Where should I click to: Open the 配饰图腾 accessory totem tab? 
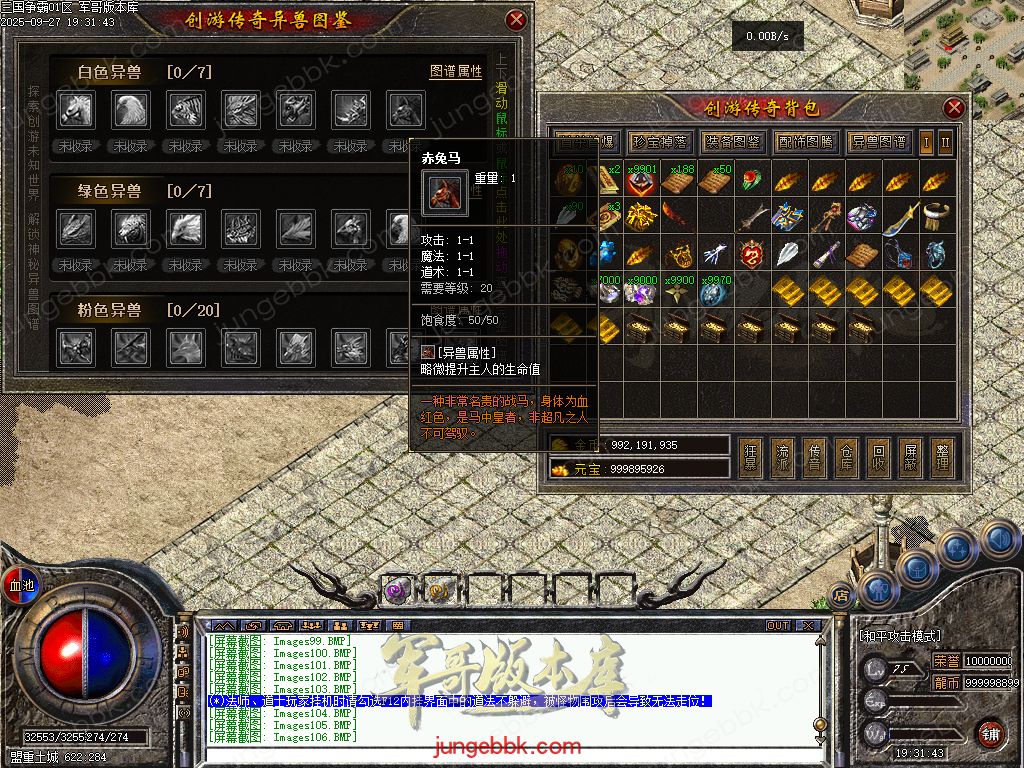(x=805, y=142)
